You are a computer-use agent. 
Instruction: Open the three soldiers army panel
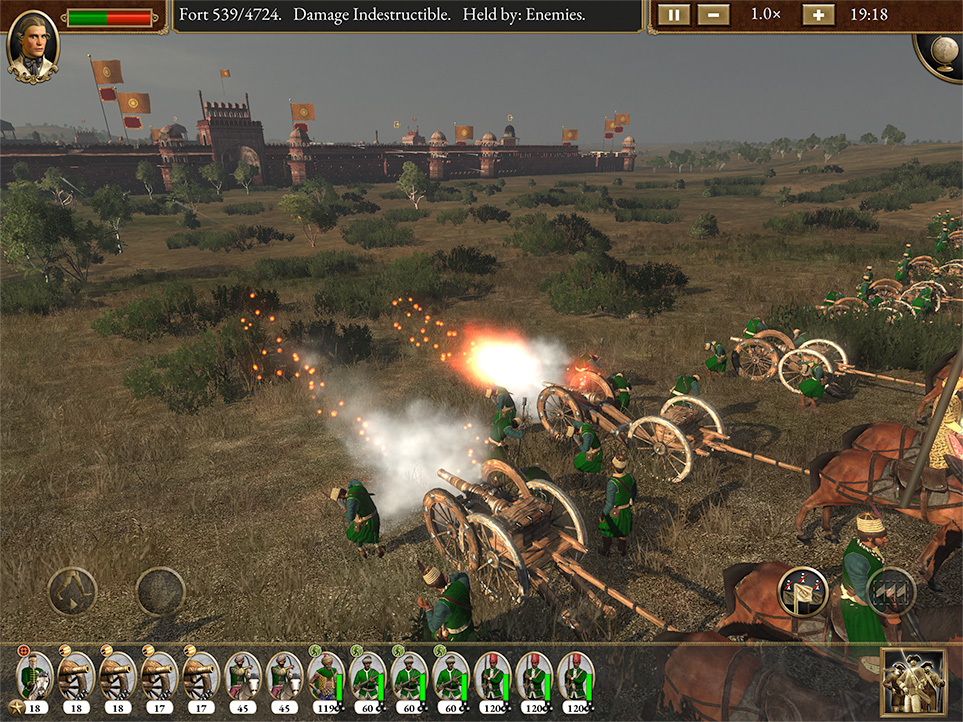[913, 682]
